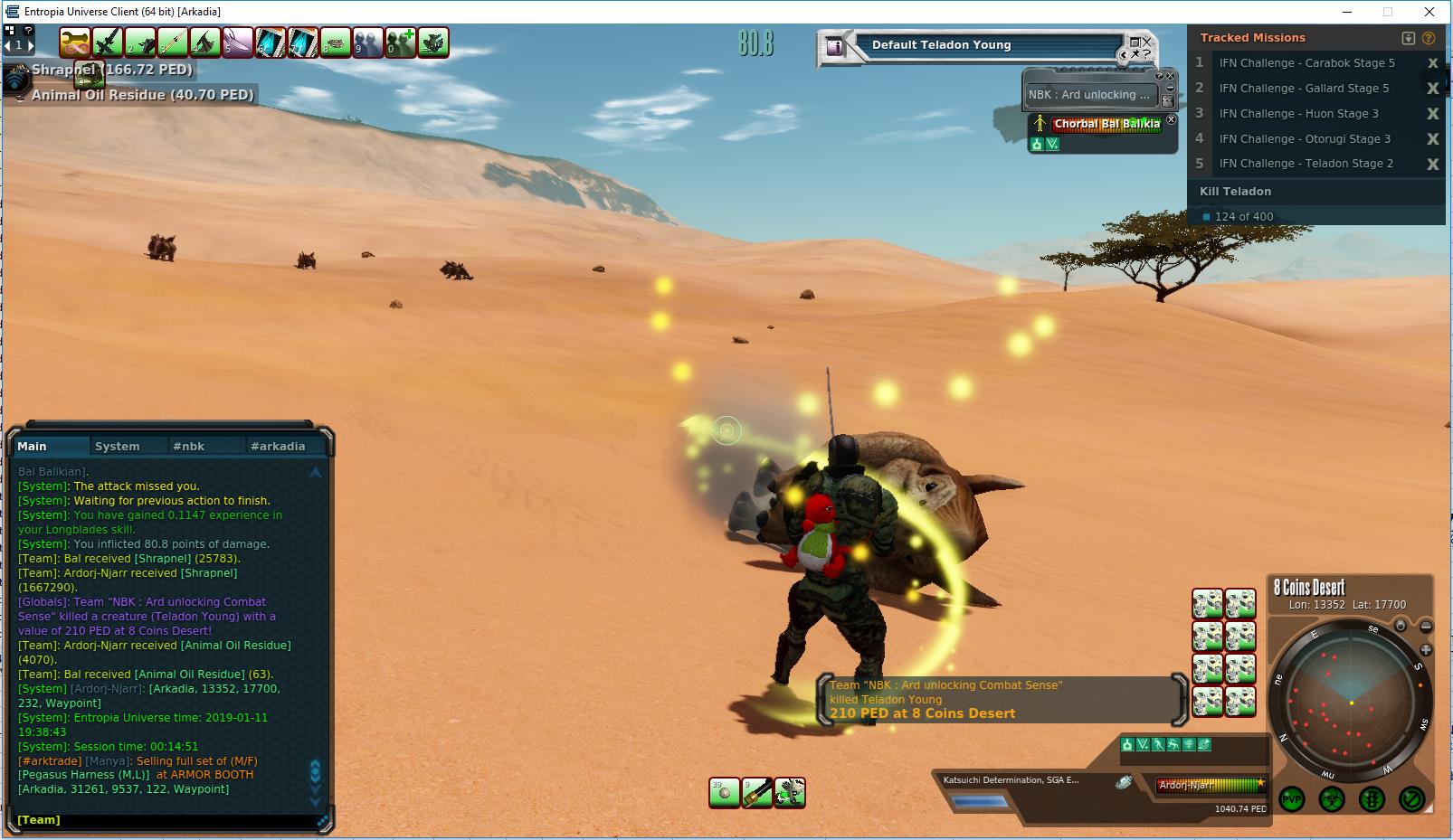
Task: Open the Tracked Missions help icon
Action: point(1429,38)
